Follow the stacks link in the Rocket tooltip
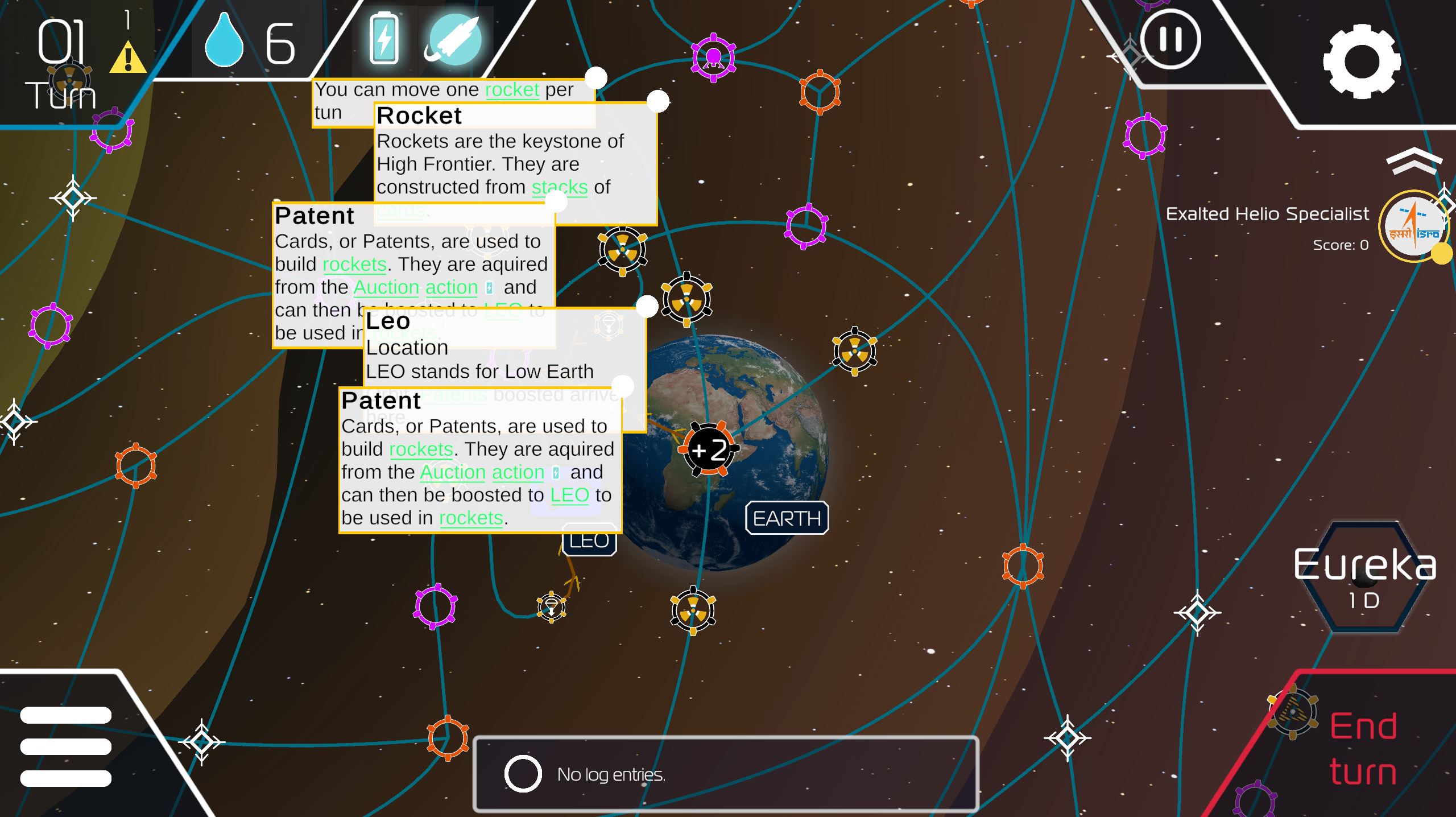Screen dimensions: 1456x817 coord(559,187)
